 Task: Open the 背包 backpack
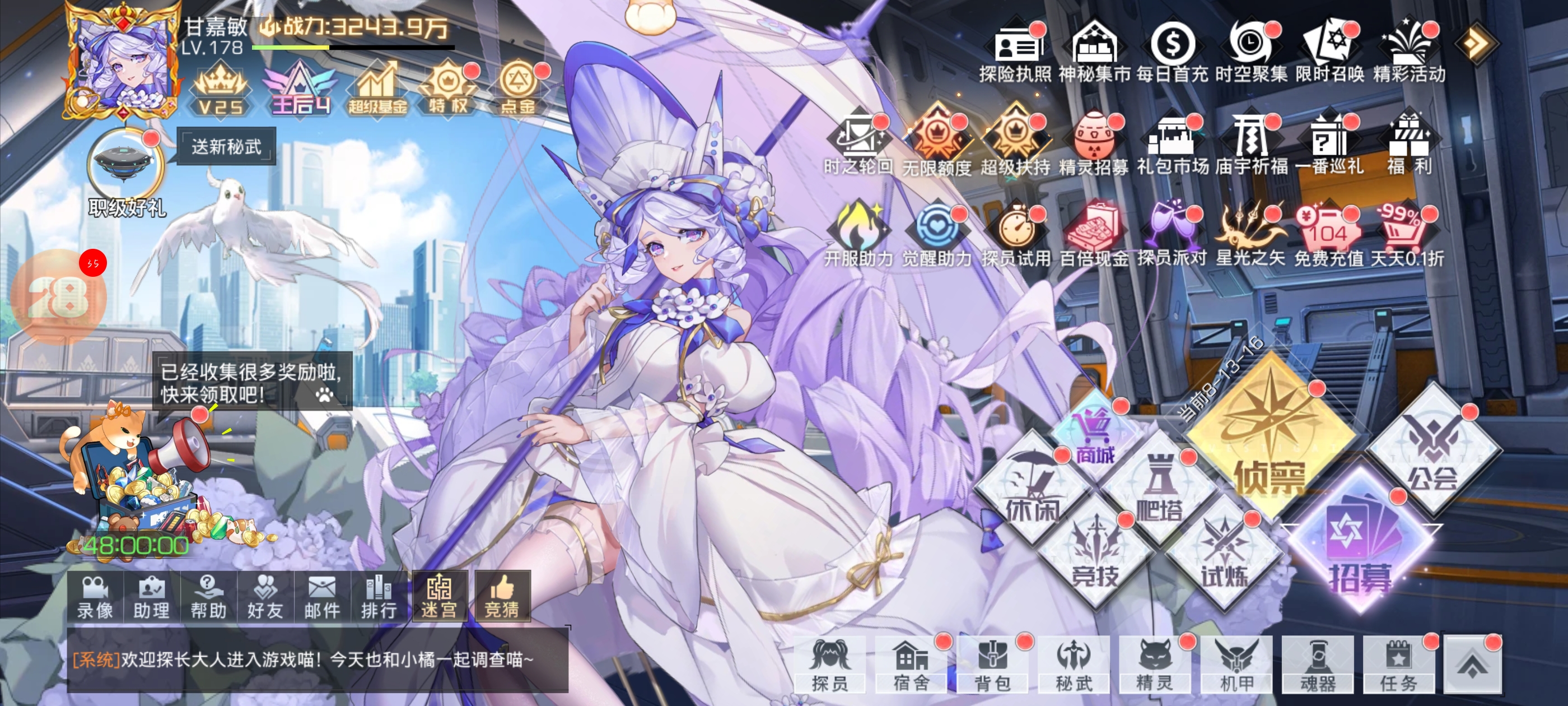coord(992,664)
